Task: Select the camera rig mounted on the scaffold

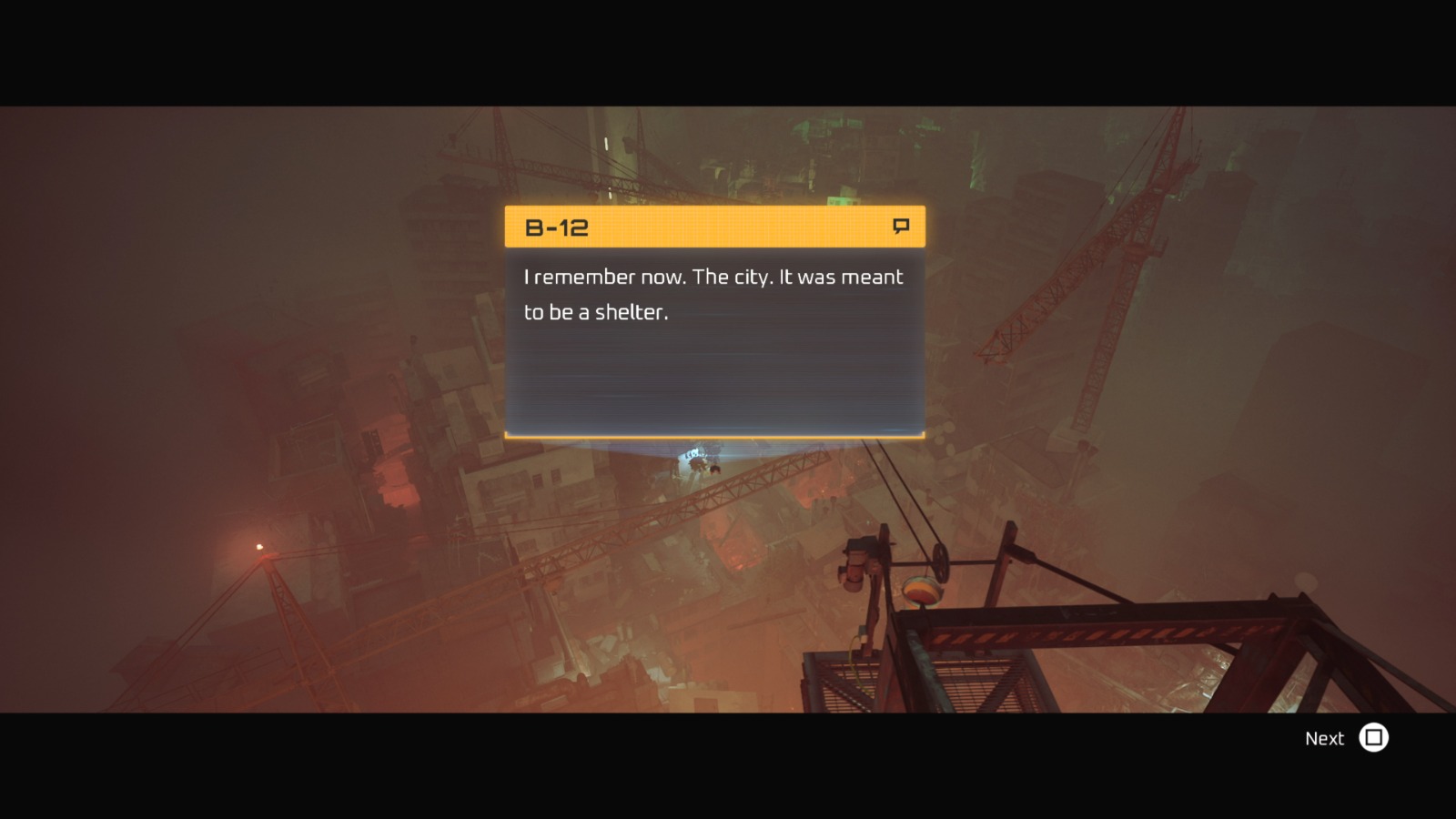Action: [x=853, y=561]
